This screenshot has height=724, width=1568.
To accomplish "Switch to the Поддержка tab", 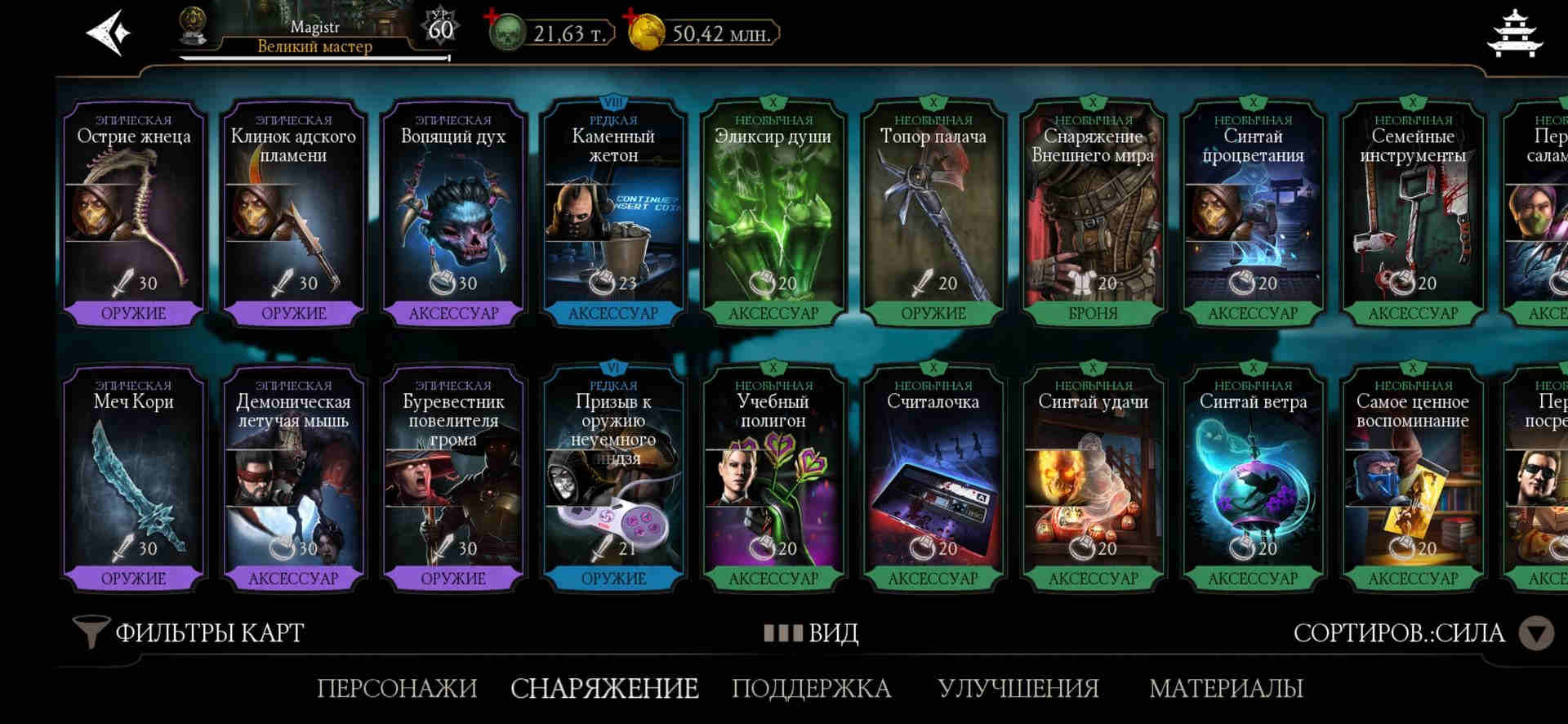I will point(811,688).
